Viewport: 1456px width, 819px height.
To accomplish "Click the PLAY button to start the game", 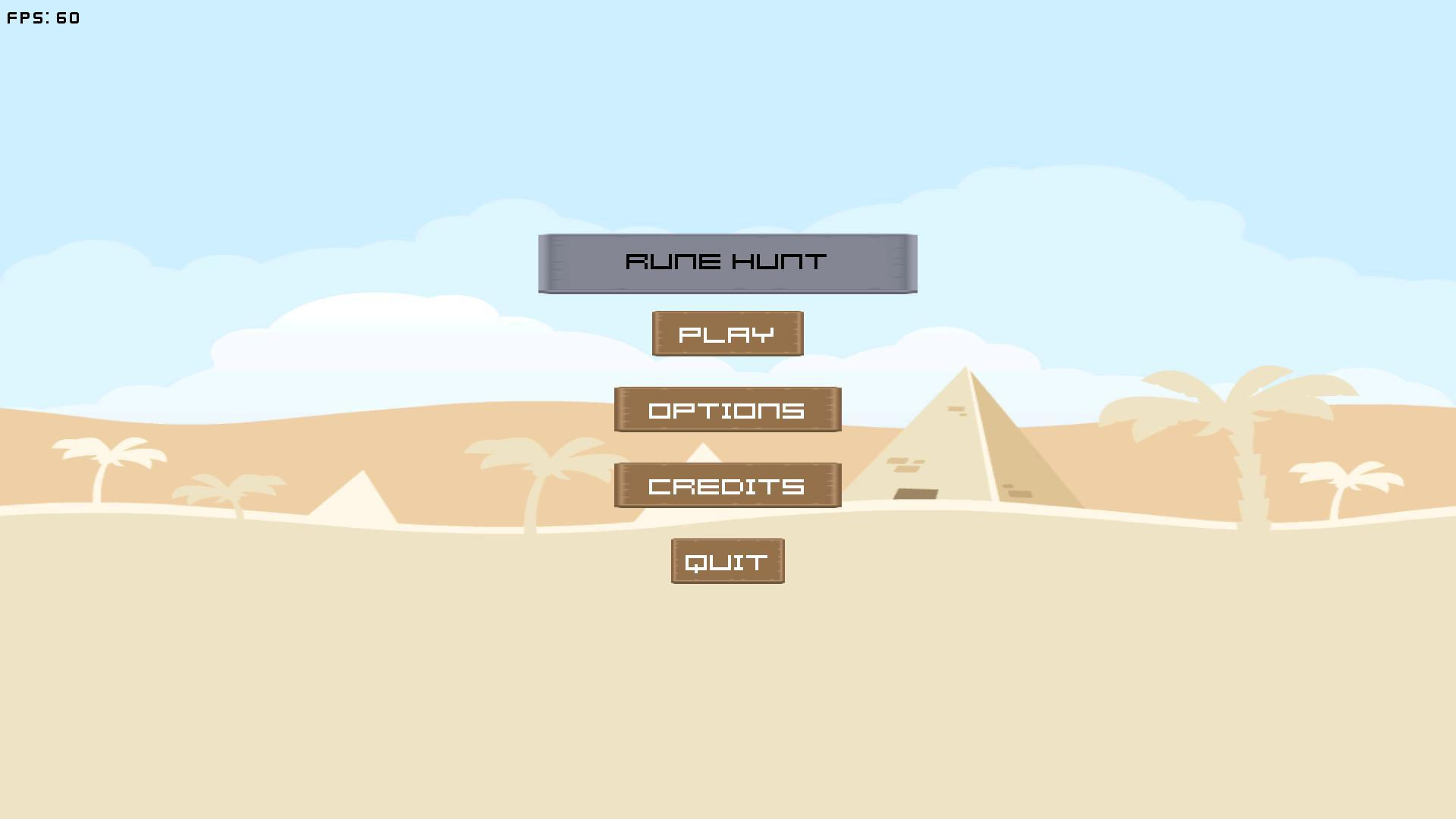I will tap(726, 333).
